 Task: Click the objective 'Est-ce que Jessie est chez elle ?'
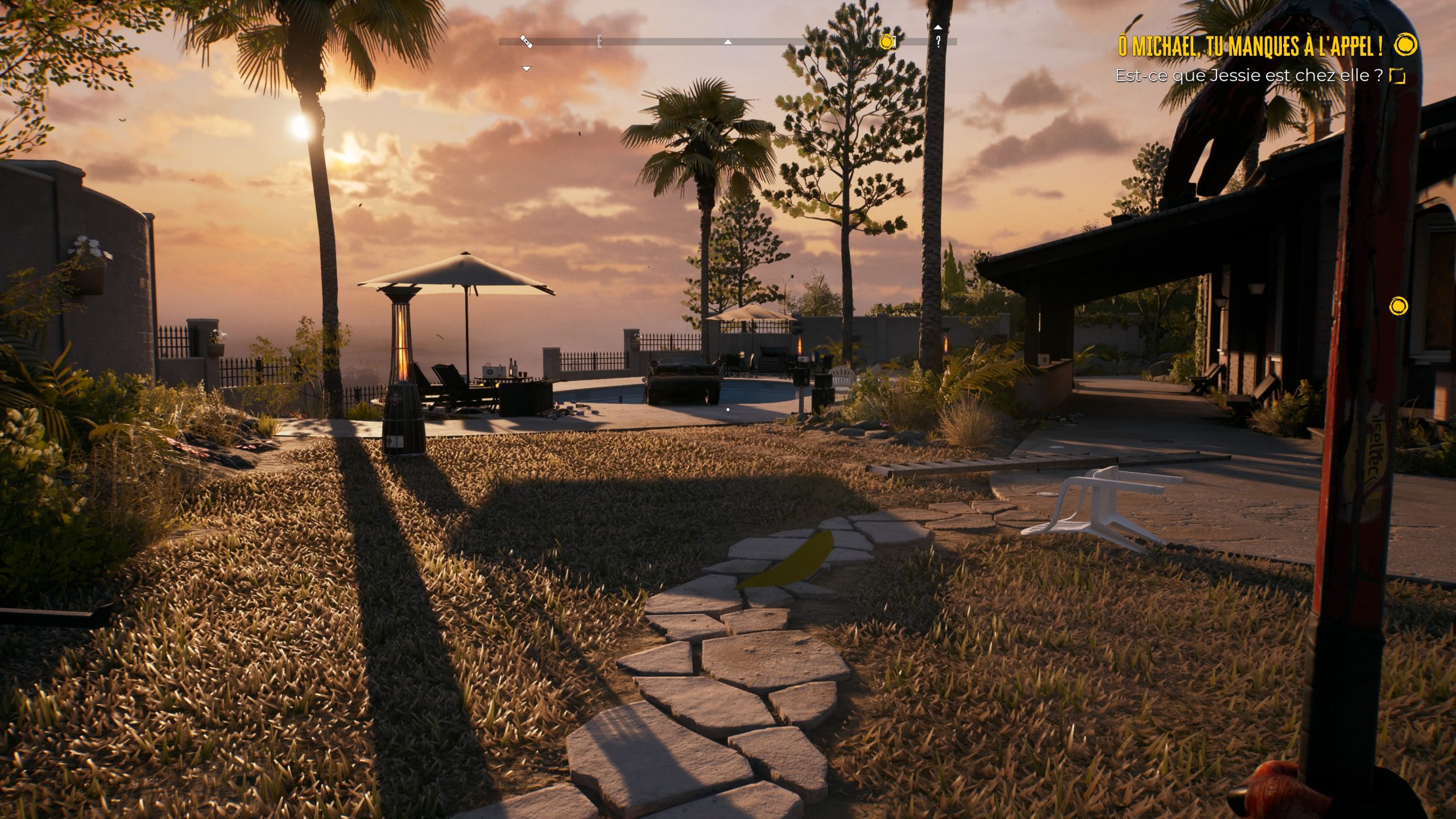[x=1248, y=76]
